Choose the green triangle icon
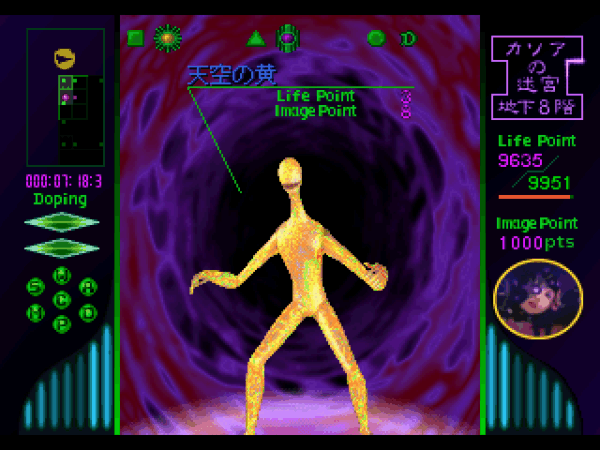This screenshot has height=450, width=600. 255,39
